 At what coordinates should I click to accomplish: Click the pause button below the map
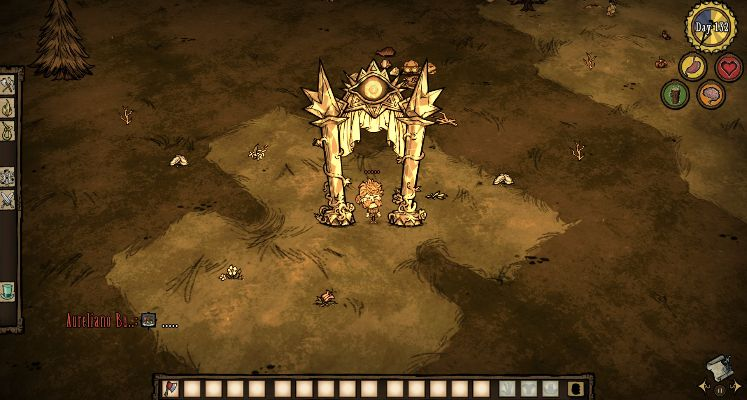(719, 390)
